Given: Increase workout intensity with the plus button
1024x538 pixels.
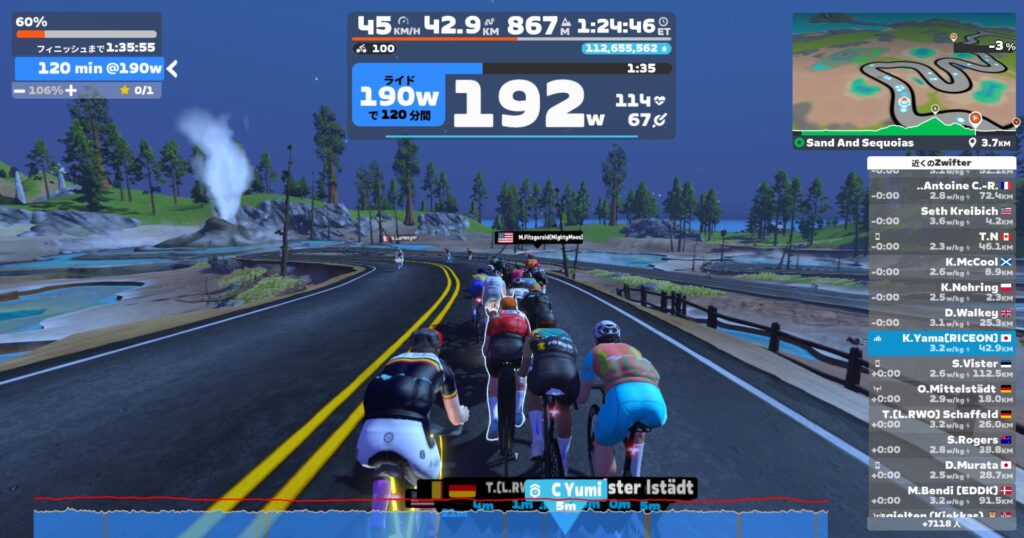Looking at the screenshot, I should (71, 90).
